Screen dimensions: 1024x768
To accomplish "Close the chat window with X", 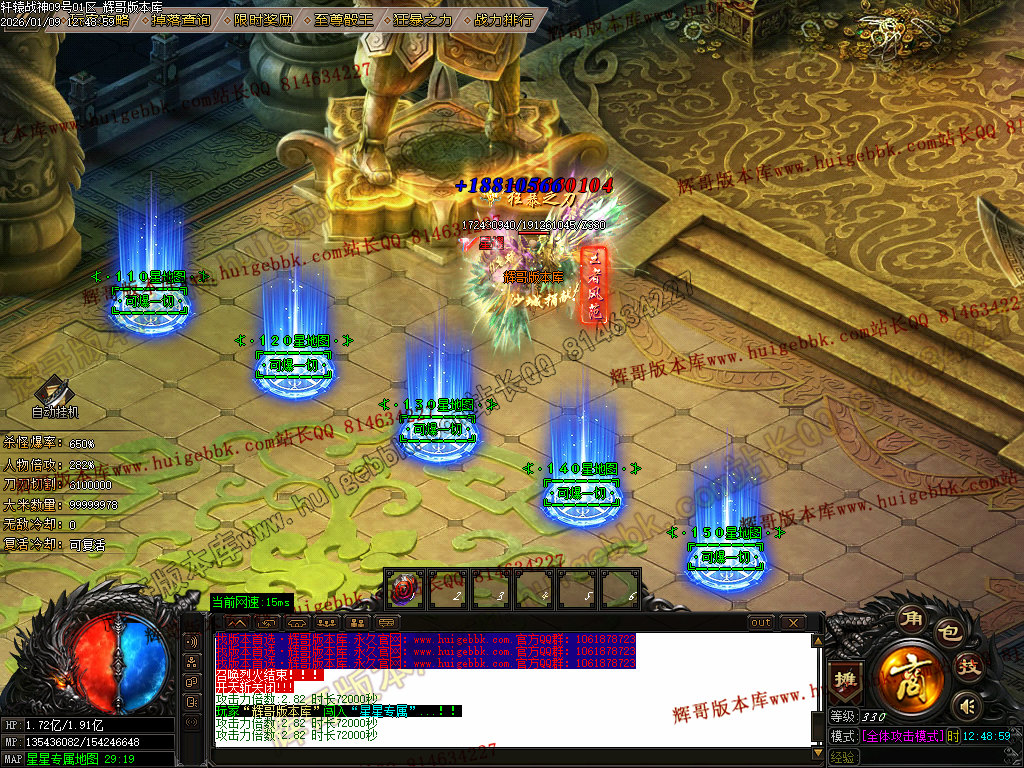I will [793, 623].
